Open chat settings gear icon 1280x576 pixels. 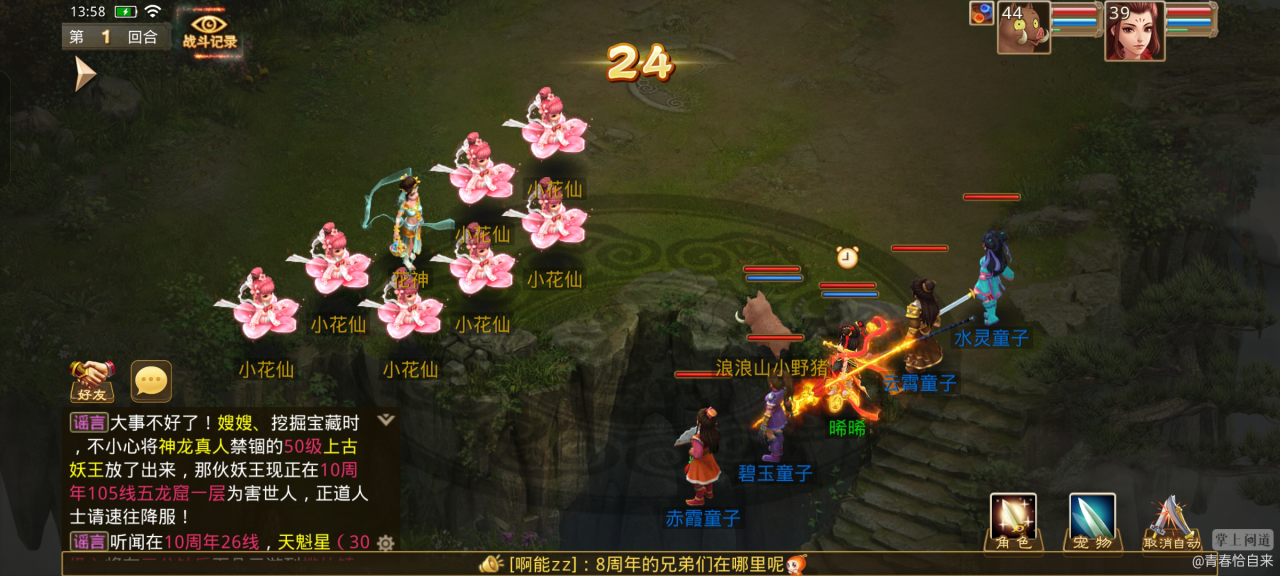pos(385,543)
